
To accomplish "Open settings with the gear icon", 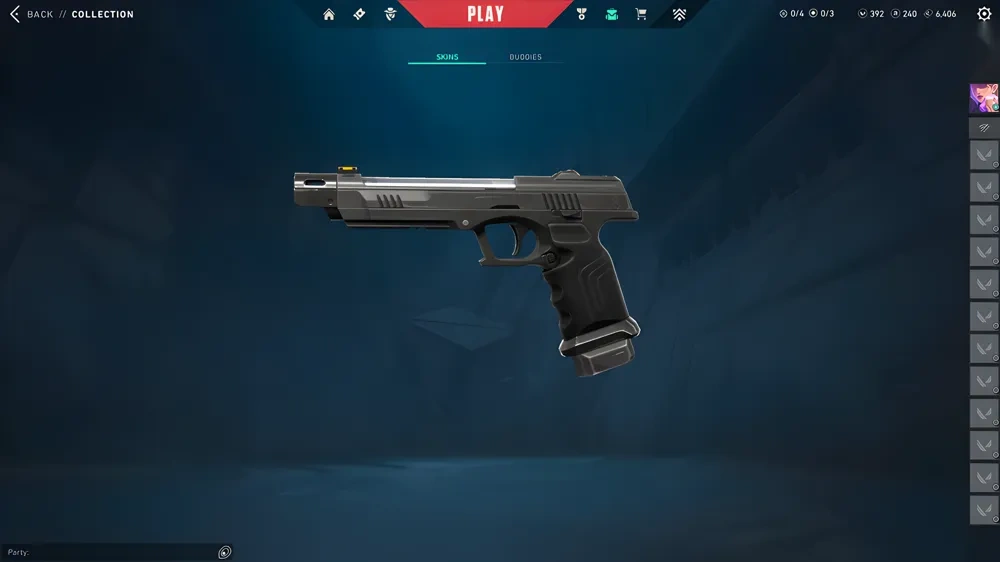I will (x=984, y=14).
